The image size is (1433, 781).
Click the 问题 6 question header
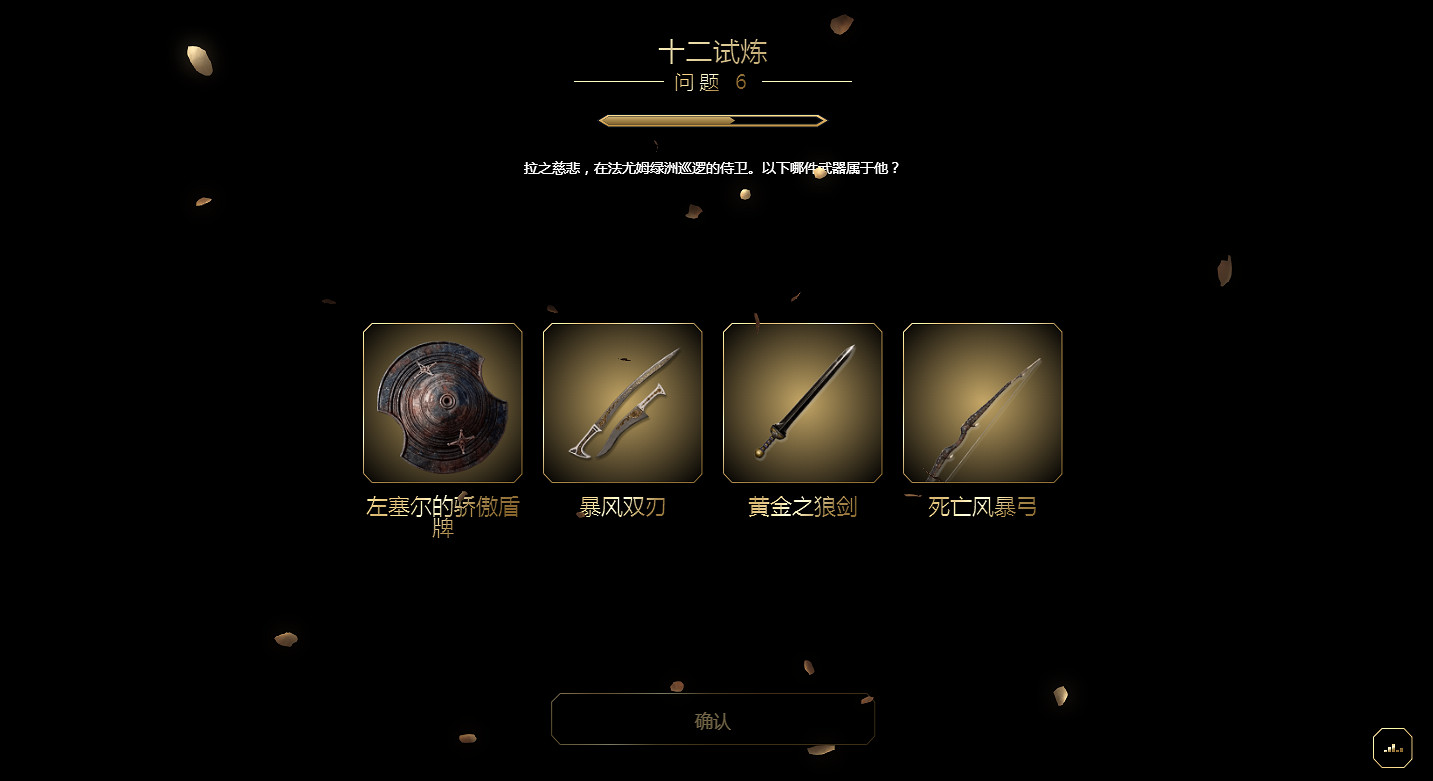tap(711, 83)
